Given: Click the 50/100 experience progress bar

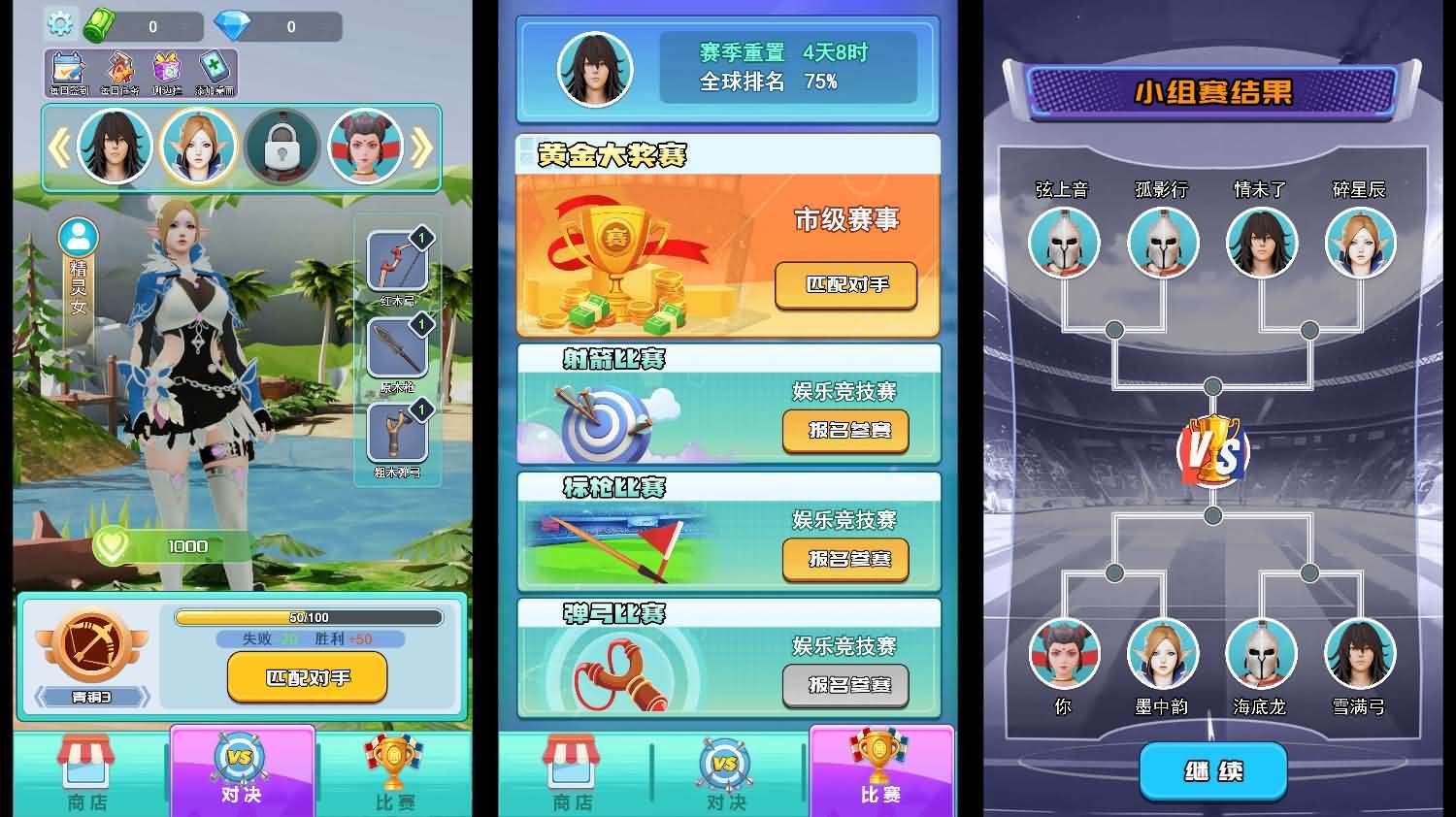Looking at the screenshot, I should 307,617.
